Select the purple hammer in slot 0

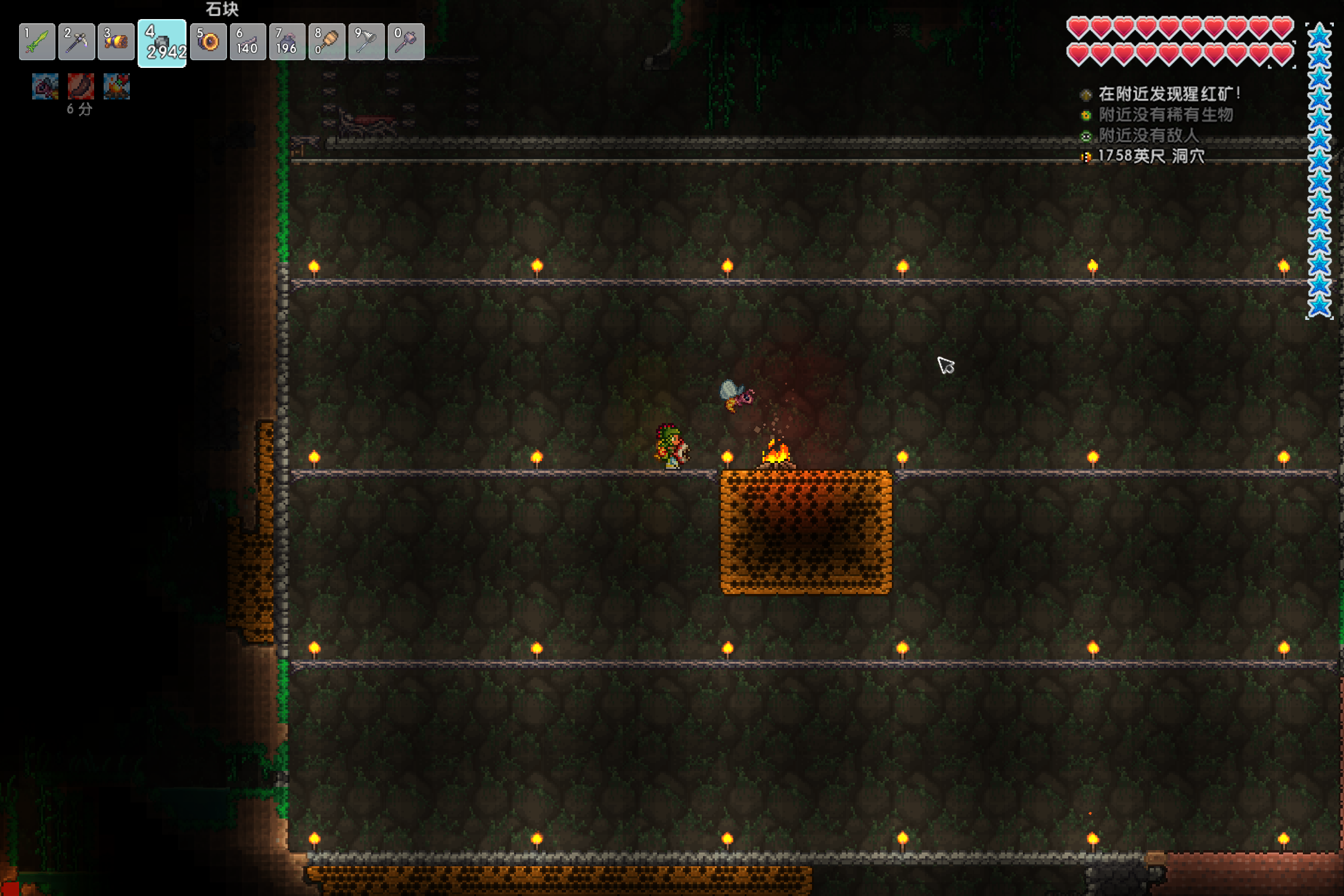coord(406,42)
